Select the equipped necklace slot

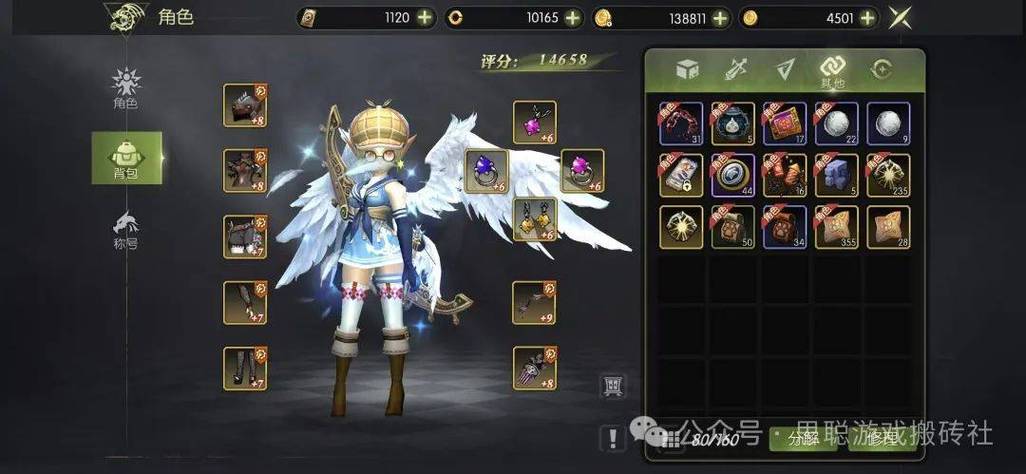[x=534, y=122]
